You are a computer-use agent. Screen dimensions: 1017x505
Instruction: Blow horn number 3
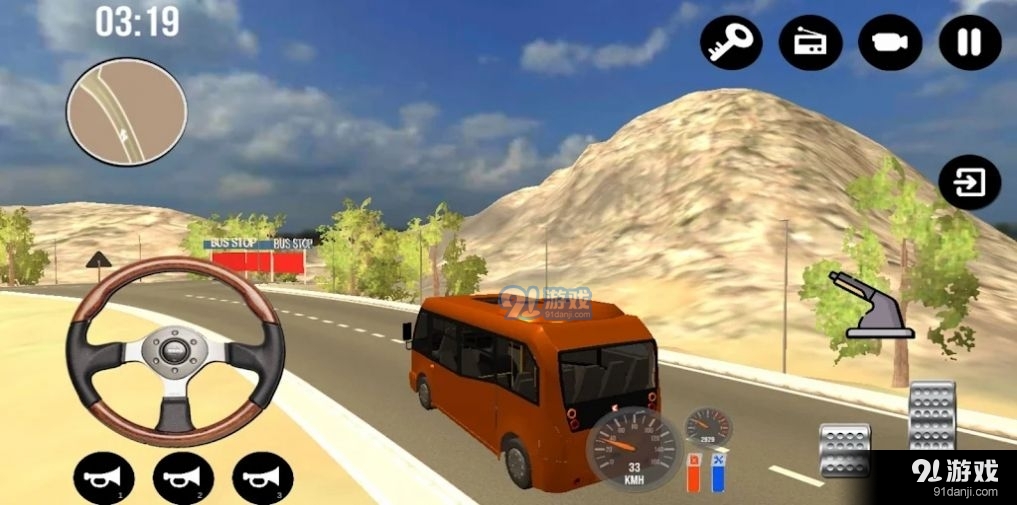point(263,479)
